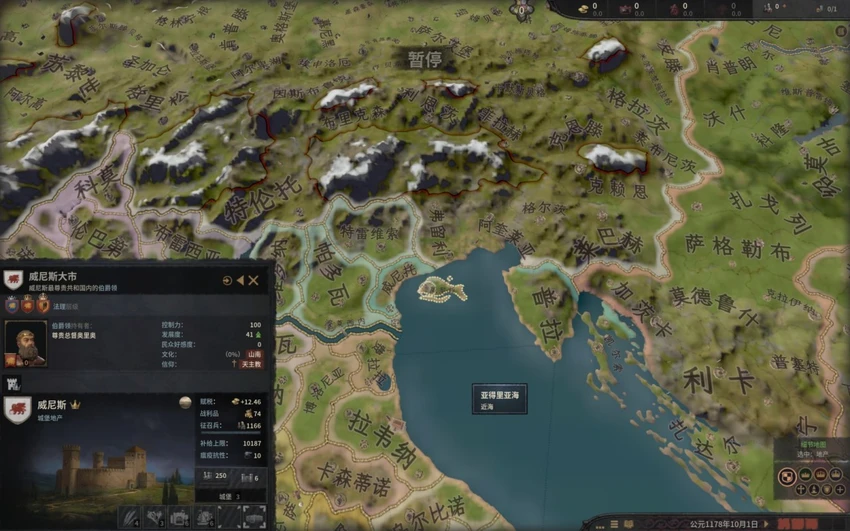The width and height of the screenshot is (850, 531).
Task: Close the 威尼斯大市 county panel
Action: click(254, 281)
